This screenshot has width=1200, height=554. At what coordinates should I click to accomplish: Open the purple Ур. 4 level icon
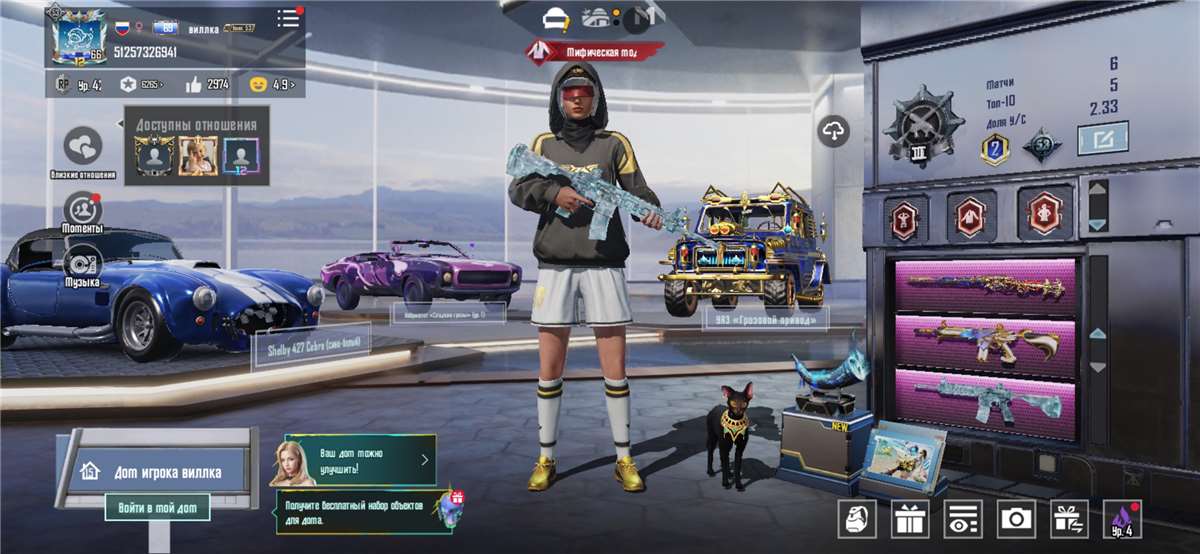[1122, 518]
